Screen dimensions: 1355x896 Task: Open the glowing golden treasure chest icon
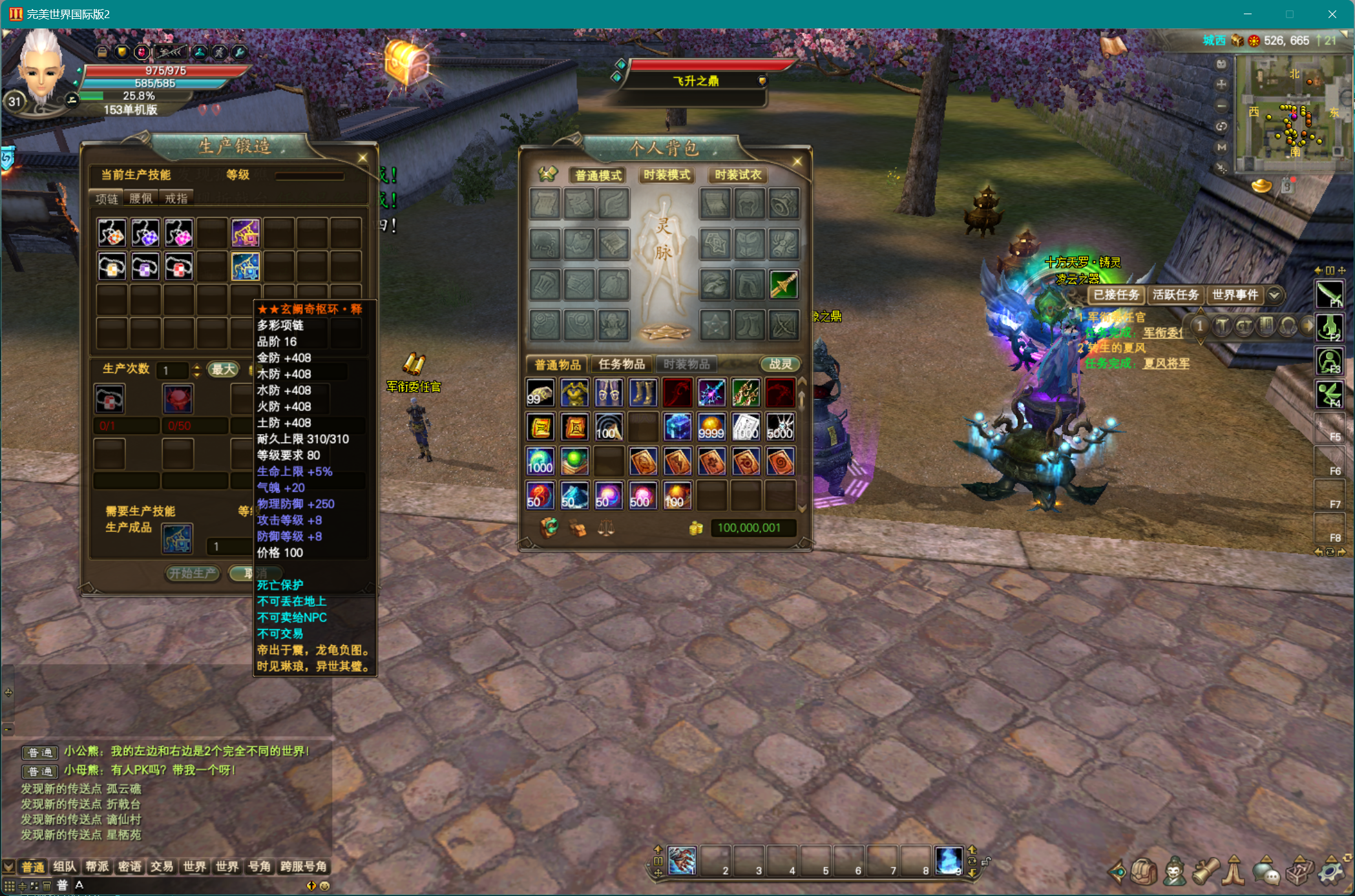407,62
